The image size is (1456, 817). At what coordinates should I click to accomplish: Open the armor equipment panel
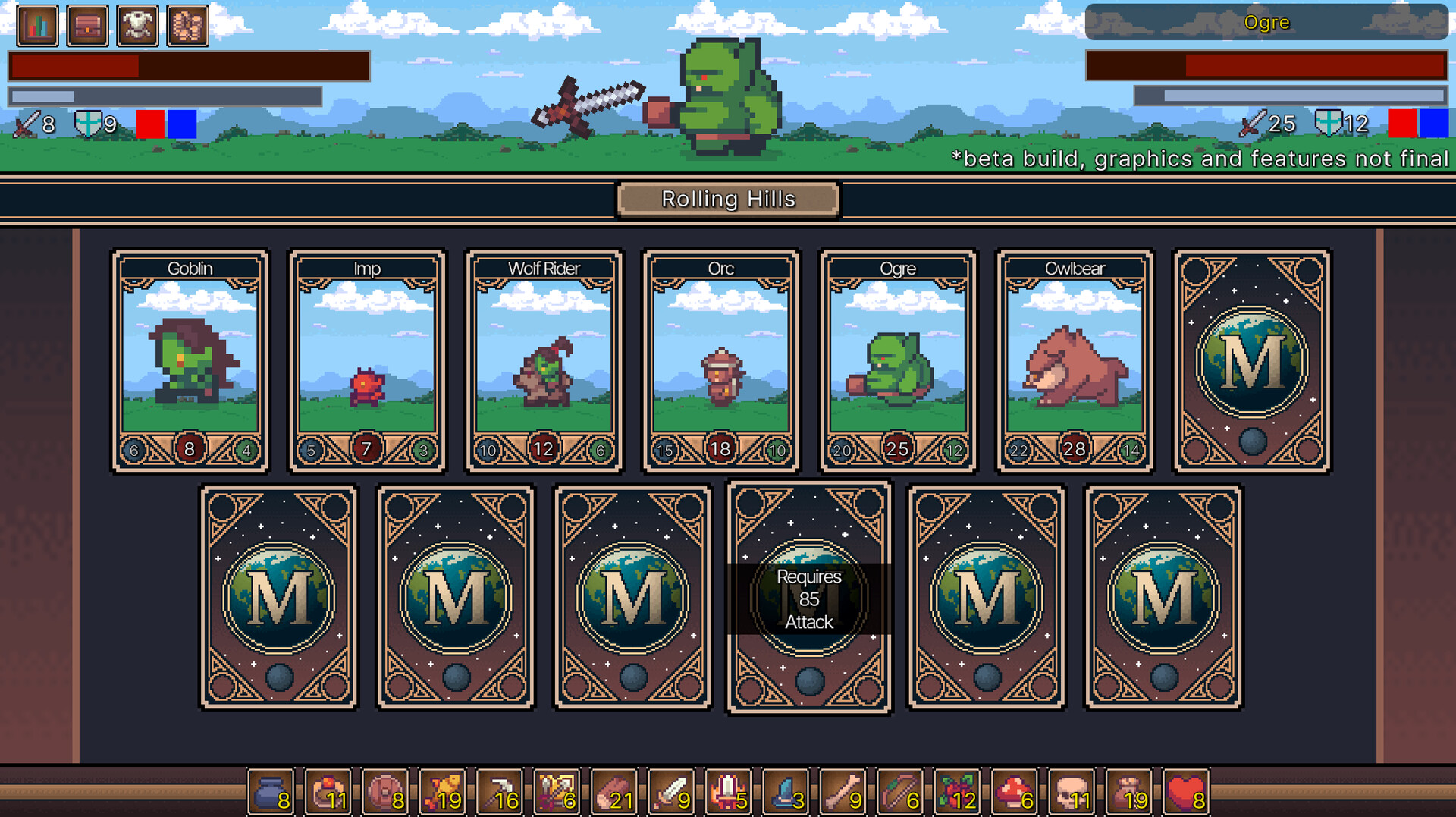click(136, 25)
